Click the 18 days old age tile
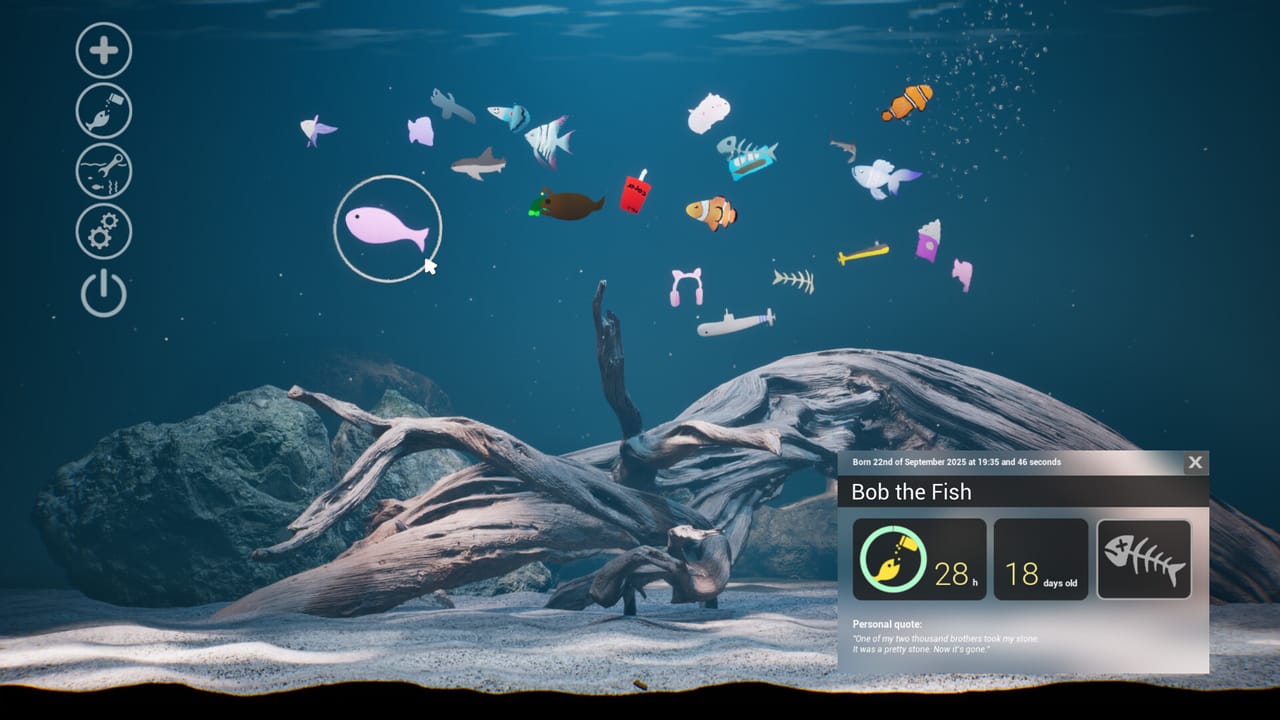Image resolution: width=1280 pixels, height=720 pixels. pos(1040,558)
